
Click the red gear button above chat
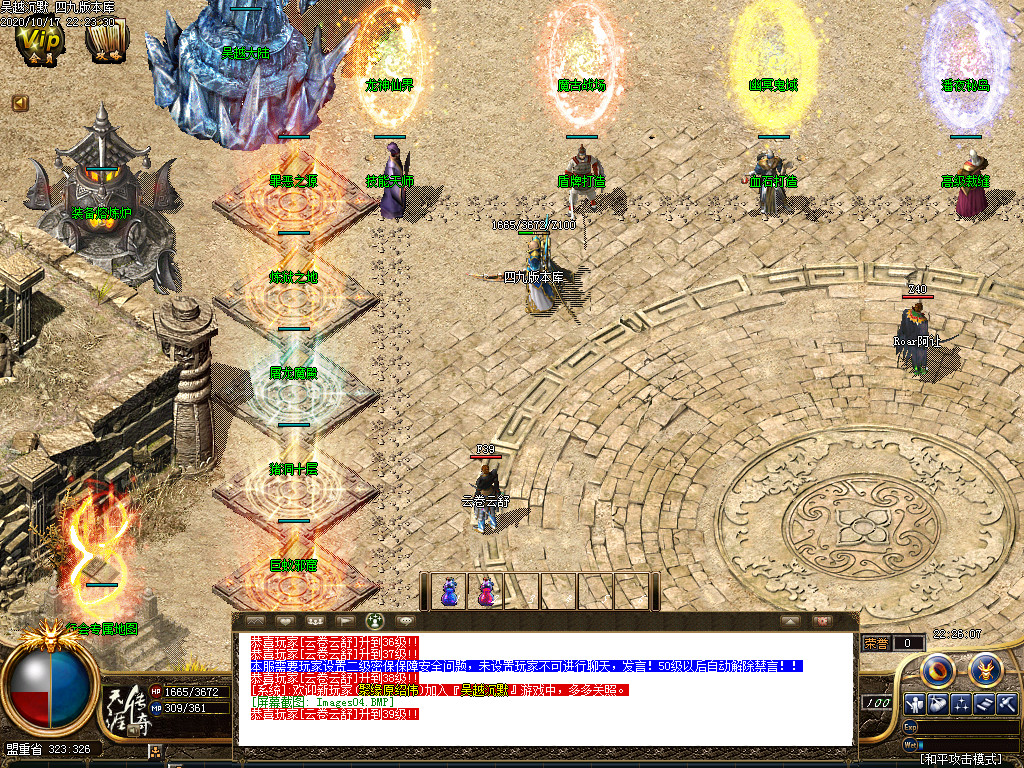(x=822, y=621)
